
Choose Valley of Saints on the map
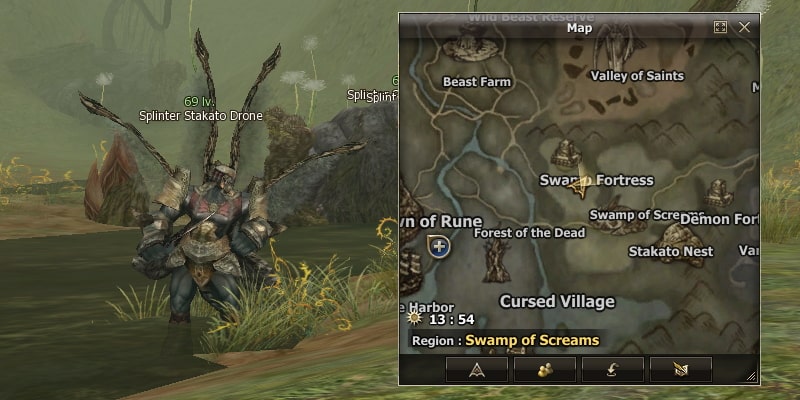pyautogui.click(x=637, y=76)
